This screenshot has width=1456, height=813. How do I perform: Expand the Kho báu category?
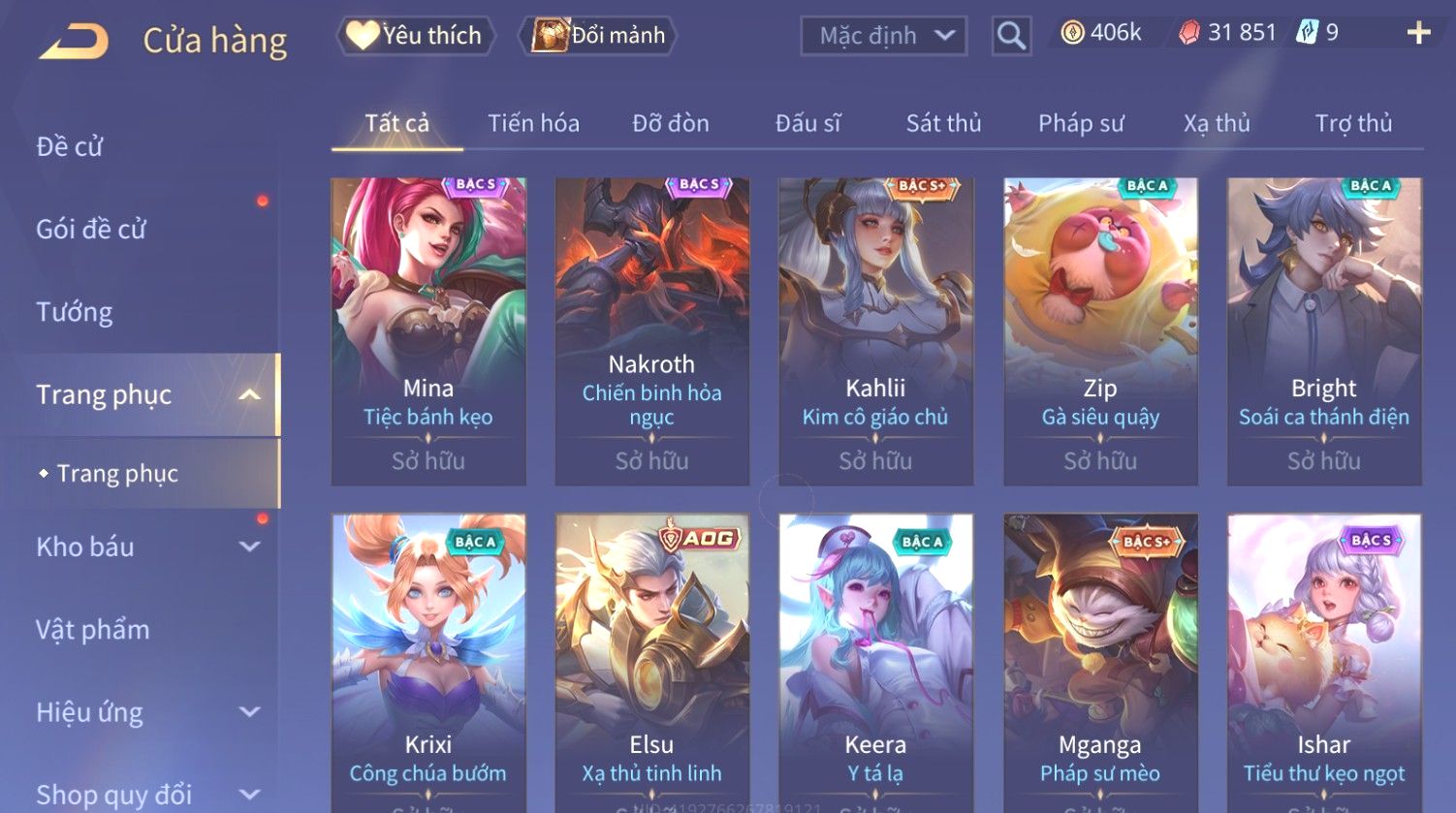pos(145,547)
